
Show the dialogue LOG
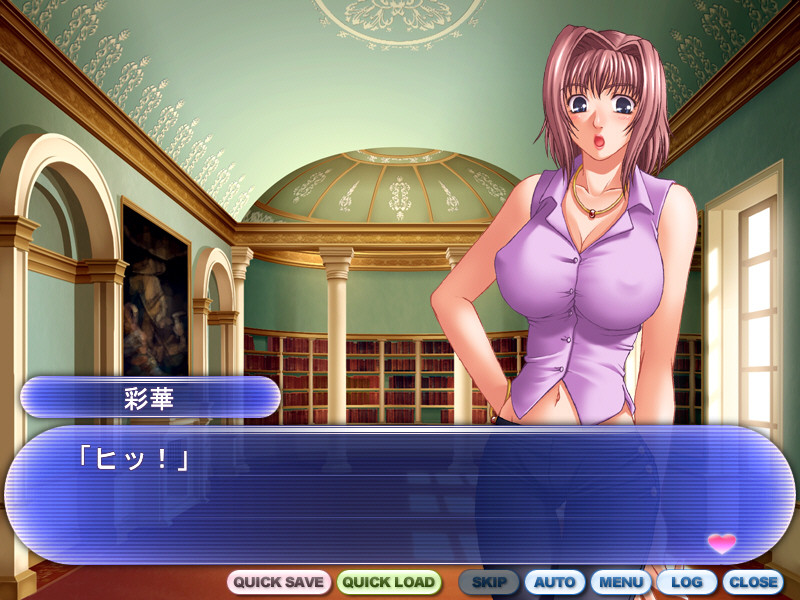pyautogui.click(x=686, y=582)
